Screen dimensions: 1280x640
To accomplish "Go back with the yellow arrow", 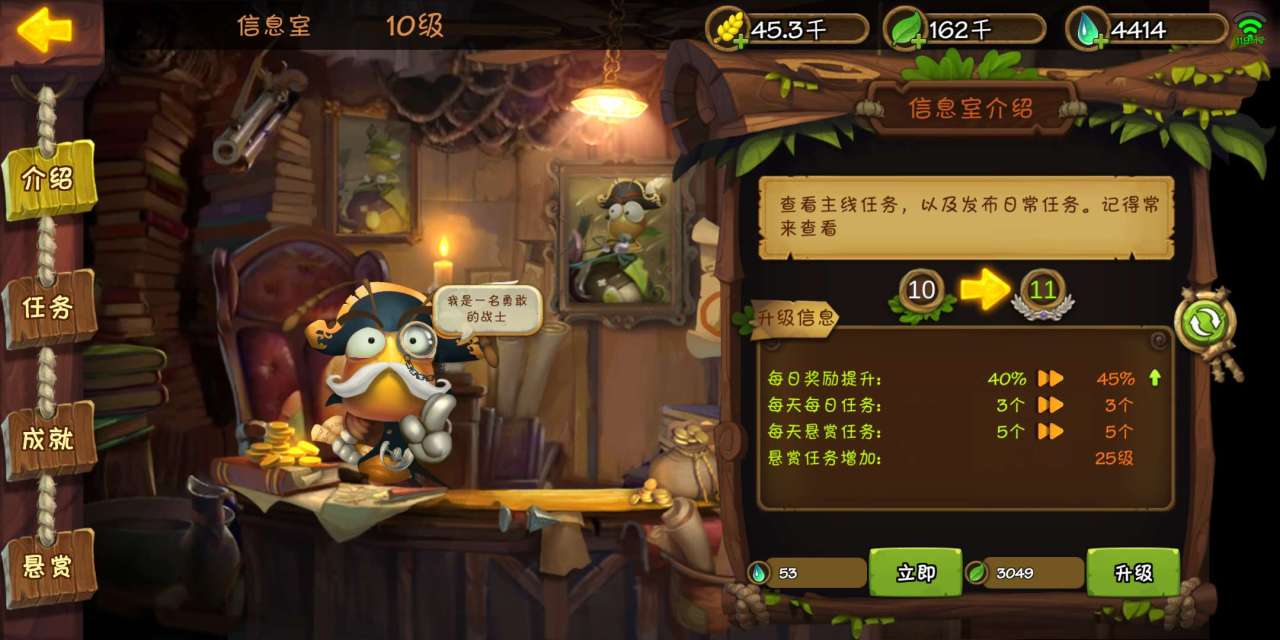I will [x=45, y=30].
